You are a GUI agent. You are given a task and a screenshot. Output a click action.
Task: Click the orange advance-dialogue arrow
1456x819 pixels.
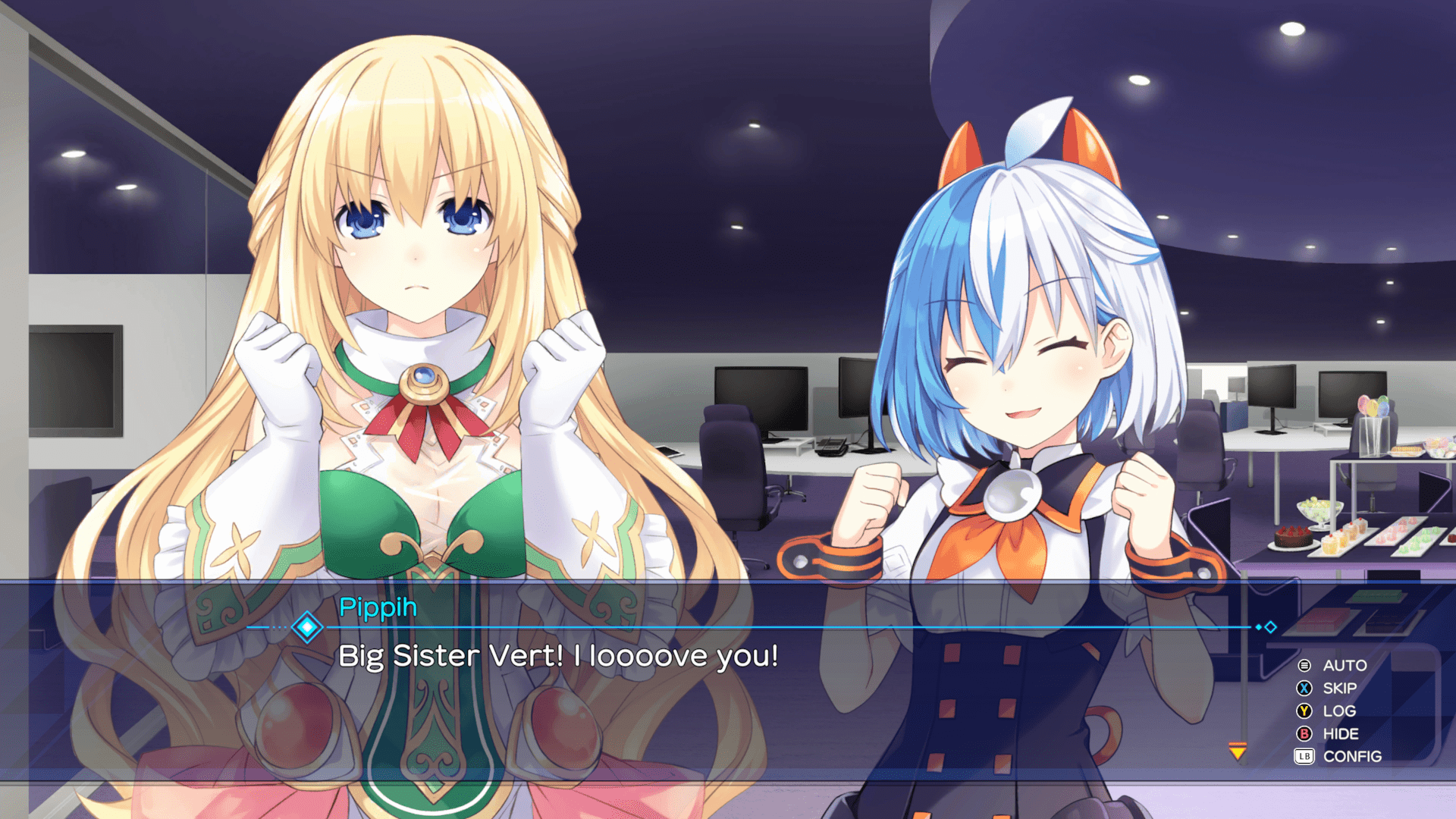1238,751
